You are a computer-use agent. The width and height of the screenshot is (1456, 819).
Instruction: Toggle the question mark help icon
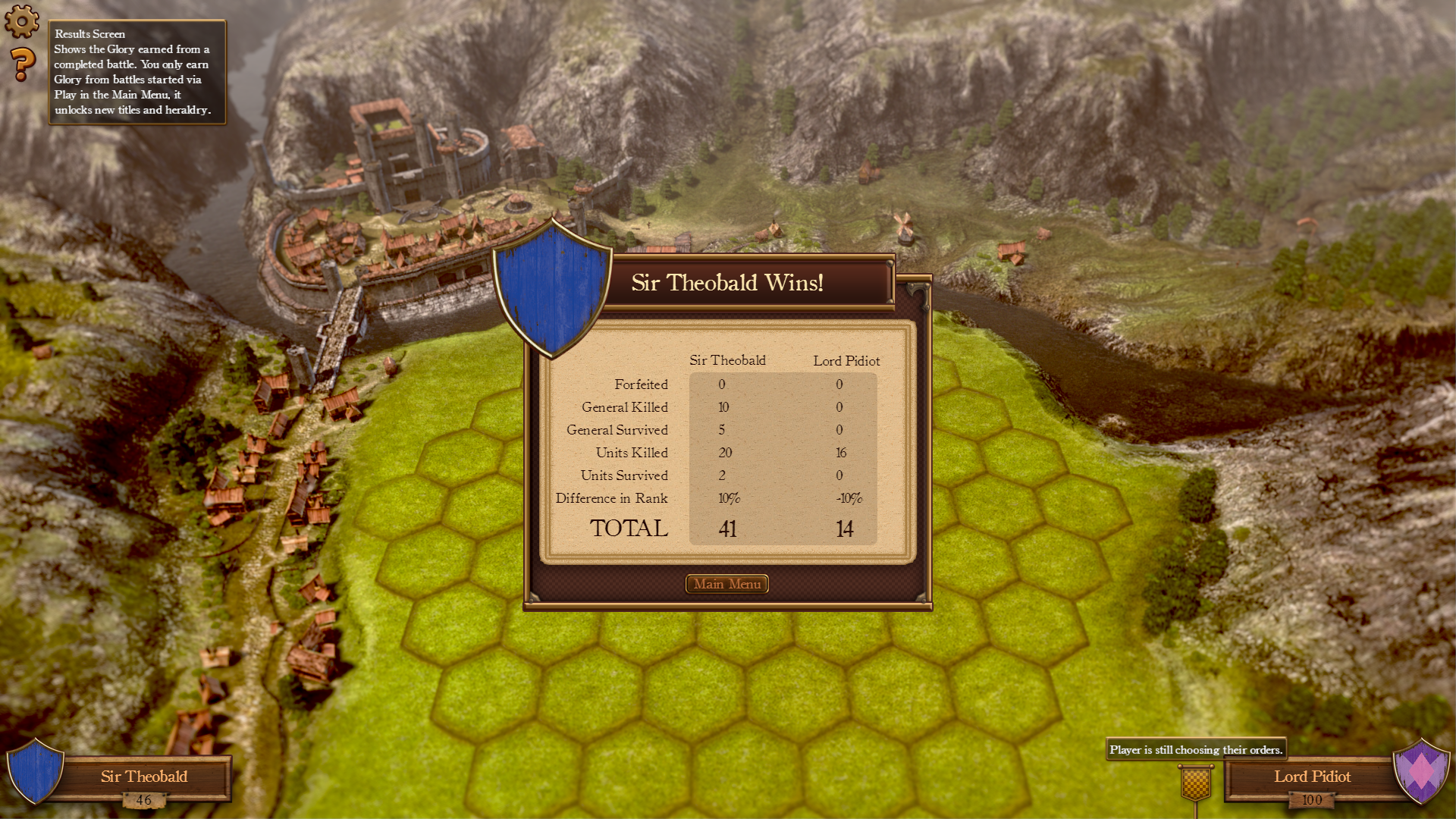23,64
